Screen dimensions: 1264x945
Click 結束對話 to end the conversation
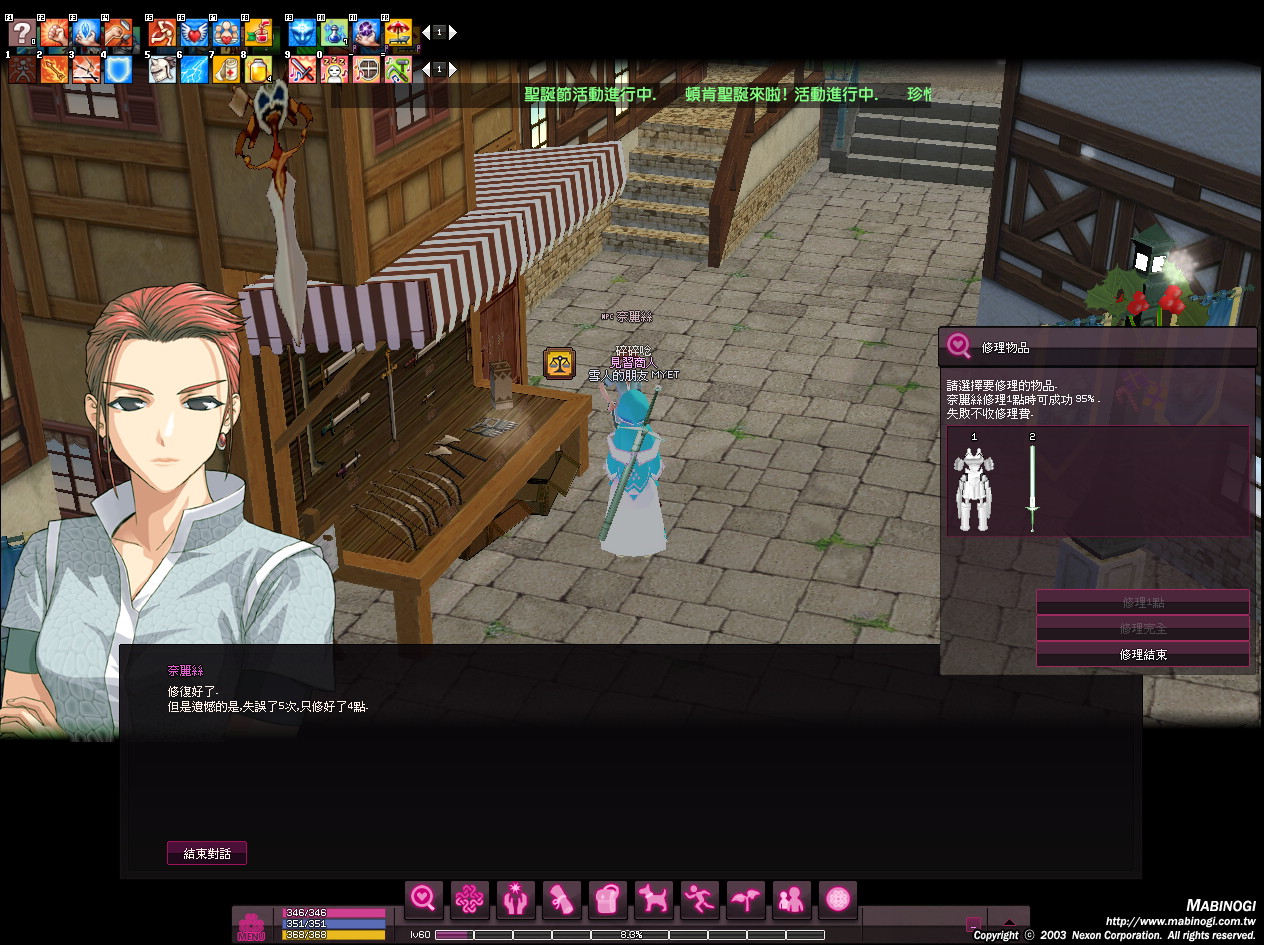pyautogui.click(x=206, y=854)
